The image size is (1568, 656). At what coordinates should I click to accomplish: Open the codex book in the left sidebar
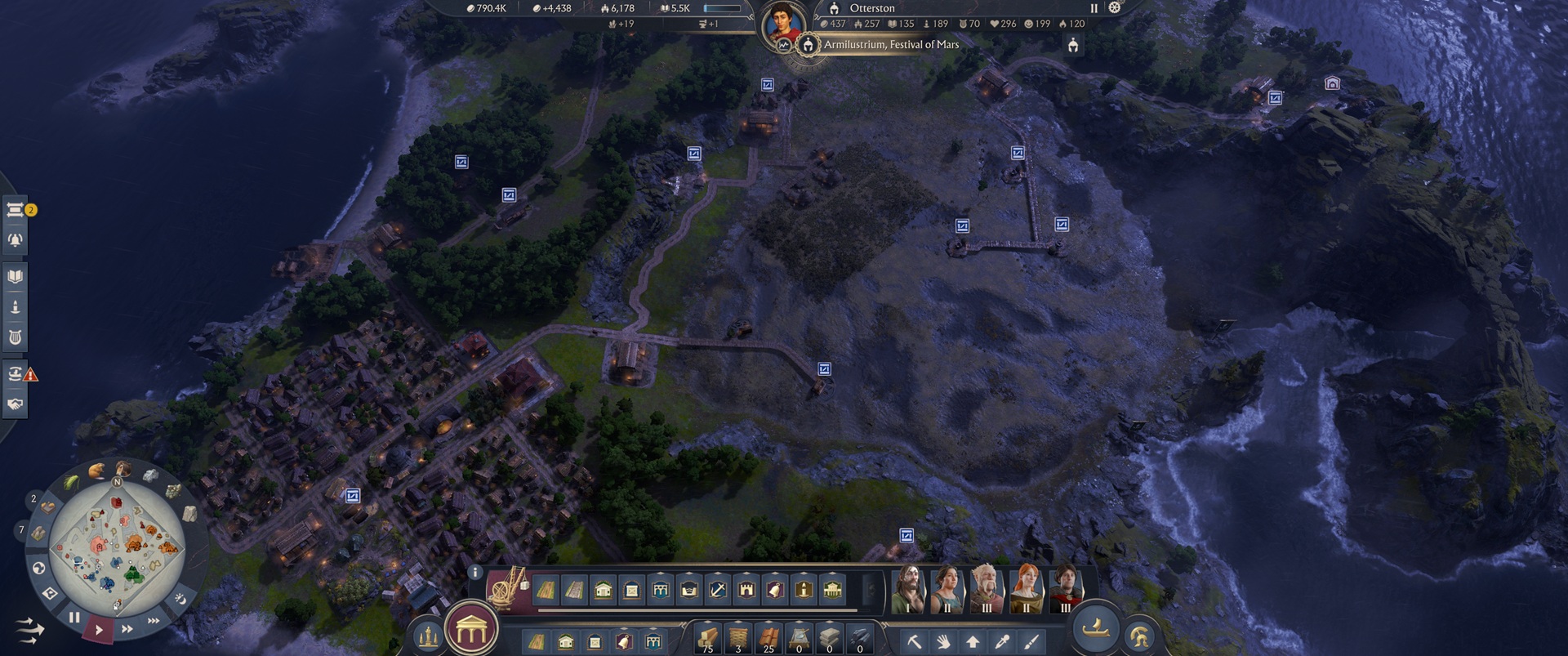coord(15,275)
